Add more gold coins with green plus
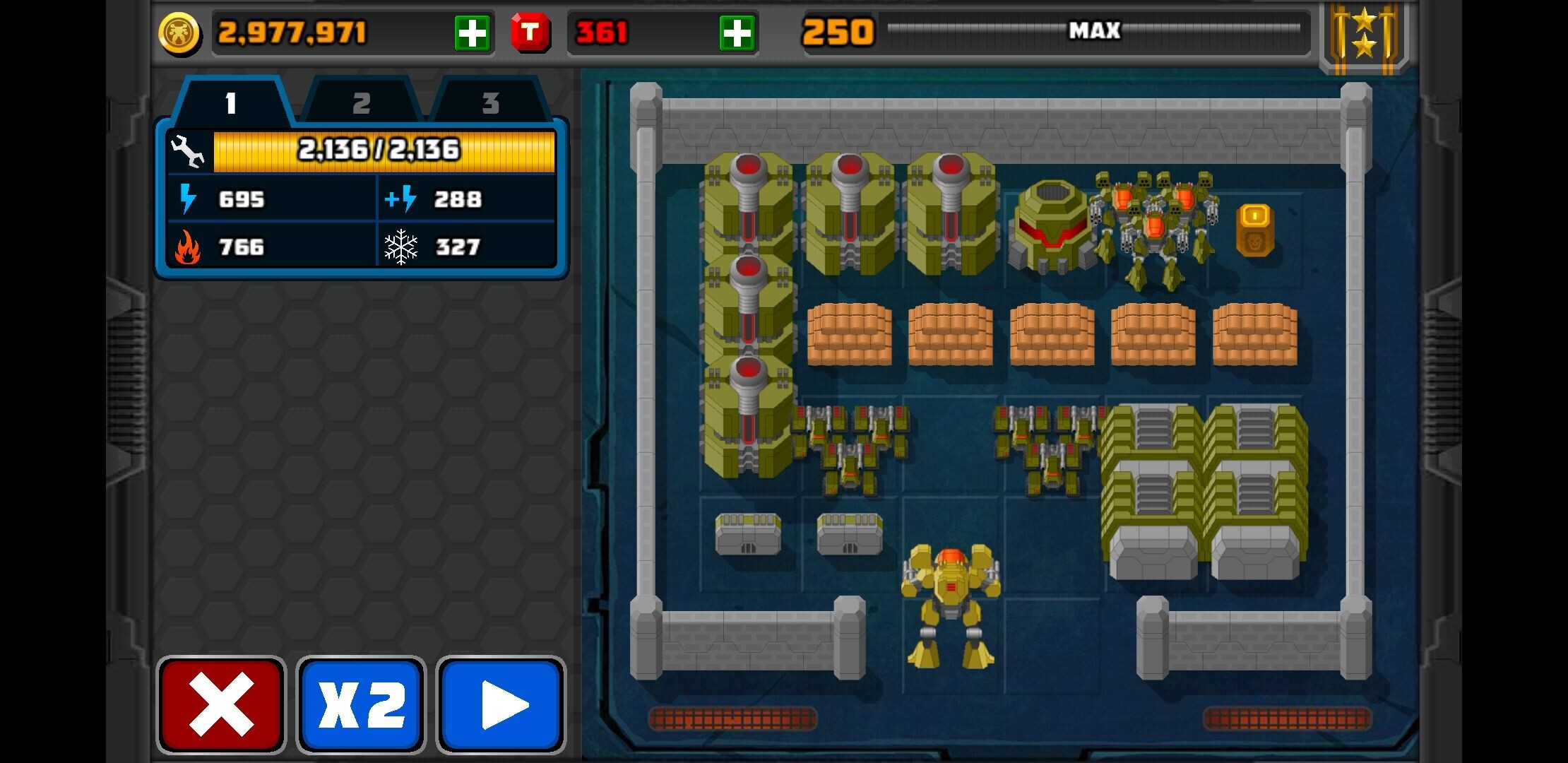 [472, 33]
